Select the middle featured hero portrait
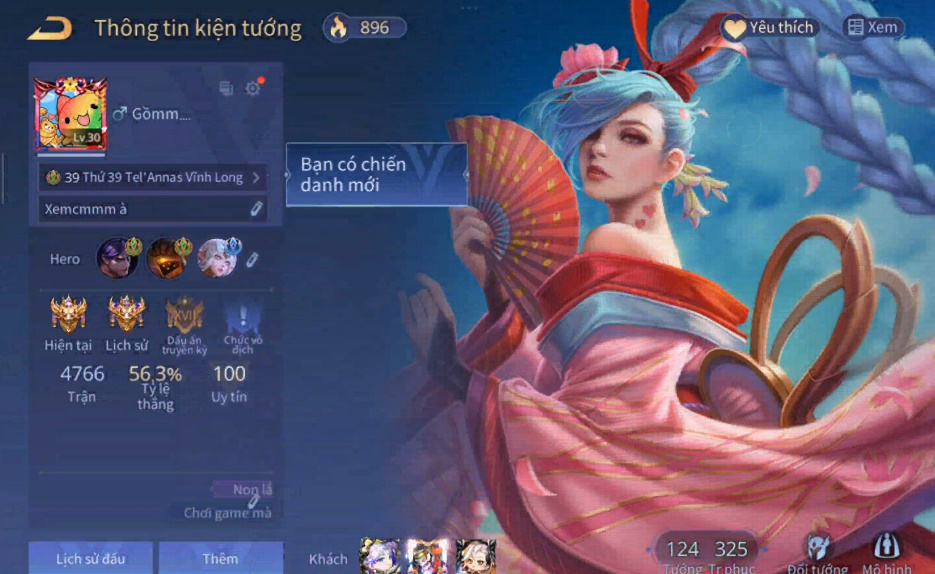This screenshot has width=935, height=574. 167,258
